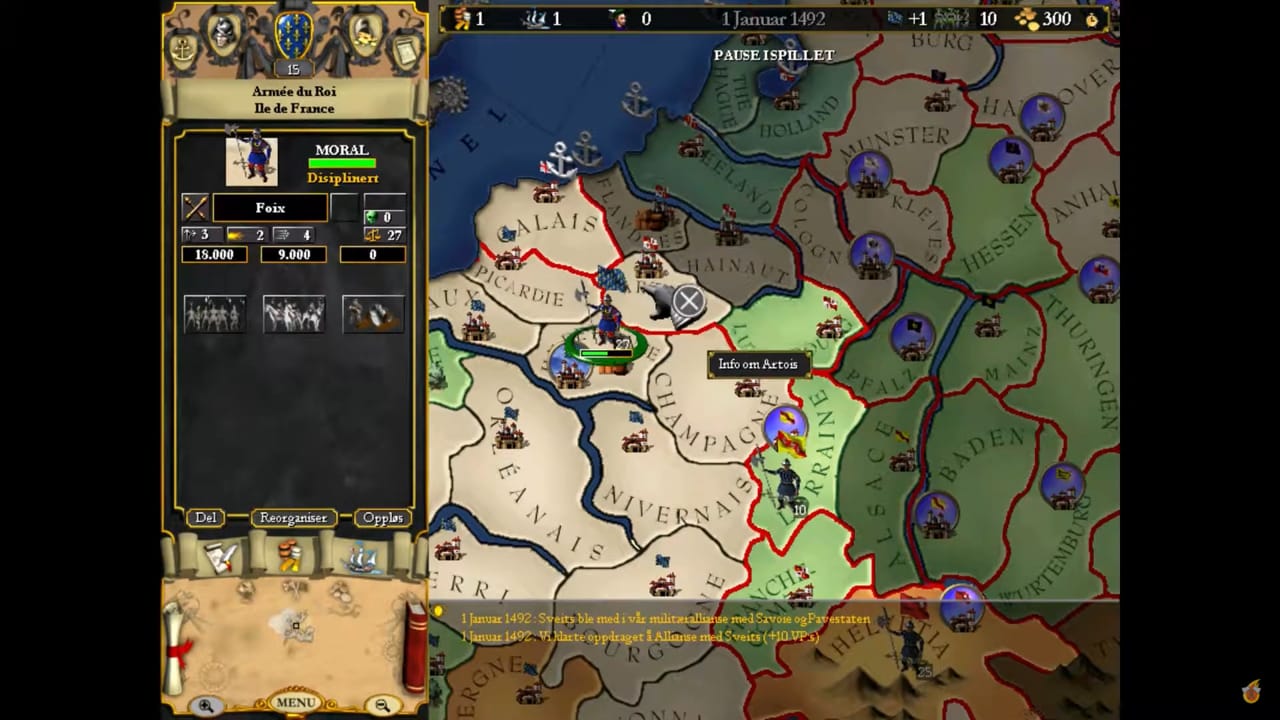Zoom out the map with the minus magnifier

click(x=382, y=706)
